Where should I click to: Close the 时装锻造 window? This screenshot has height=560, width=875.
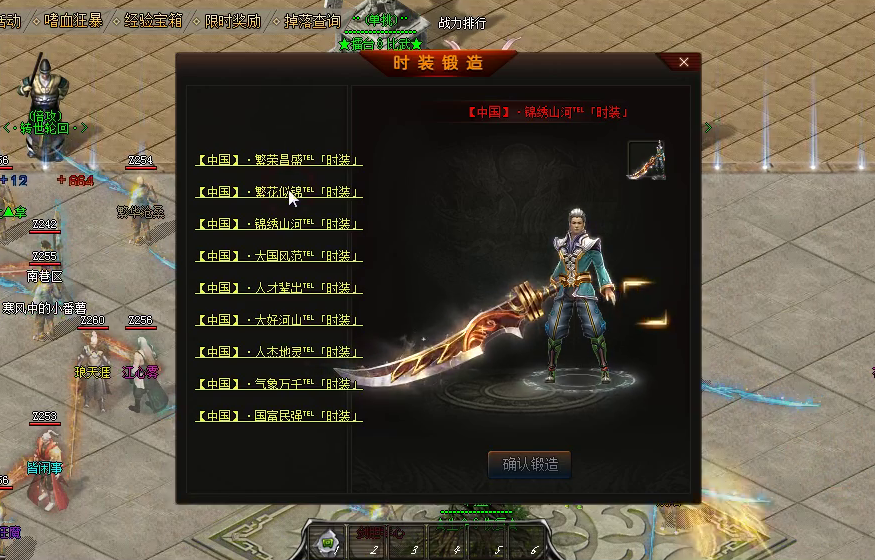coord(684,62)
